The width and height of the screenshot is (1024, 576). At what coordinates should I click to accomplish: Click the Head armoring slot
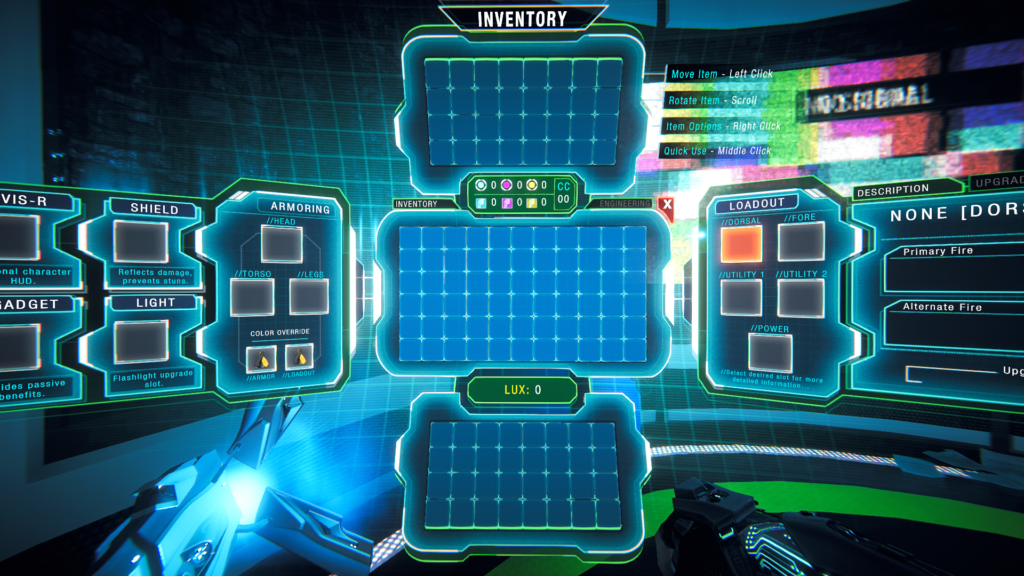point(281,243)
